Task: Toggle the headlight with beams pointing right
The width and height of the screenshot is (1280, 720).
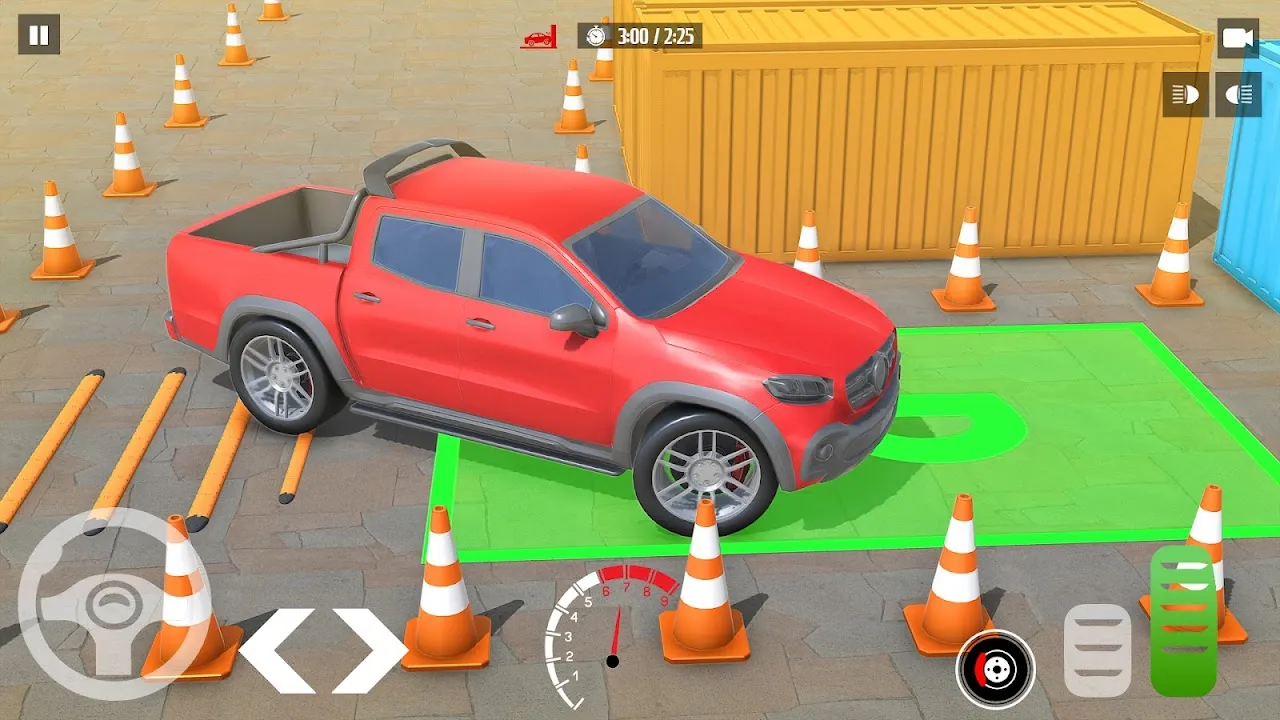Action: pos(1239,95)
